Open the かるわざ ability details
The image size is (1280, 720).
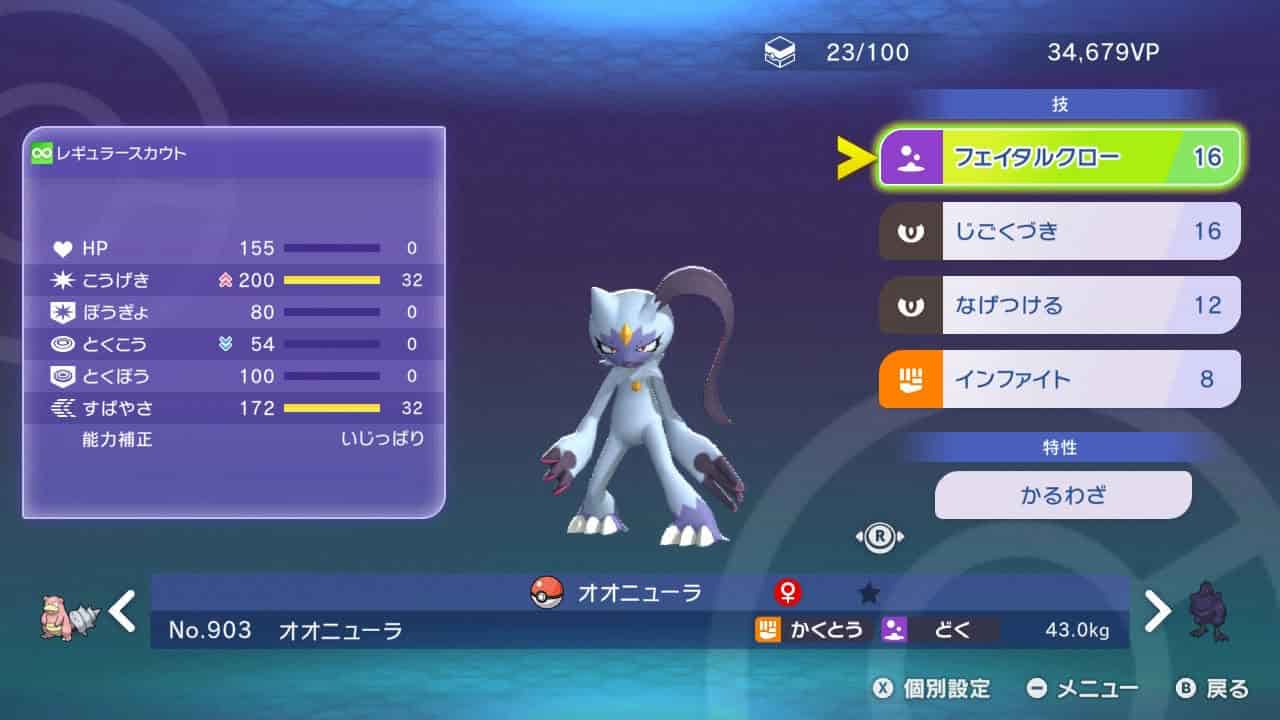click(x=1063, y=495)
